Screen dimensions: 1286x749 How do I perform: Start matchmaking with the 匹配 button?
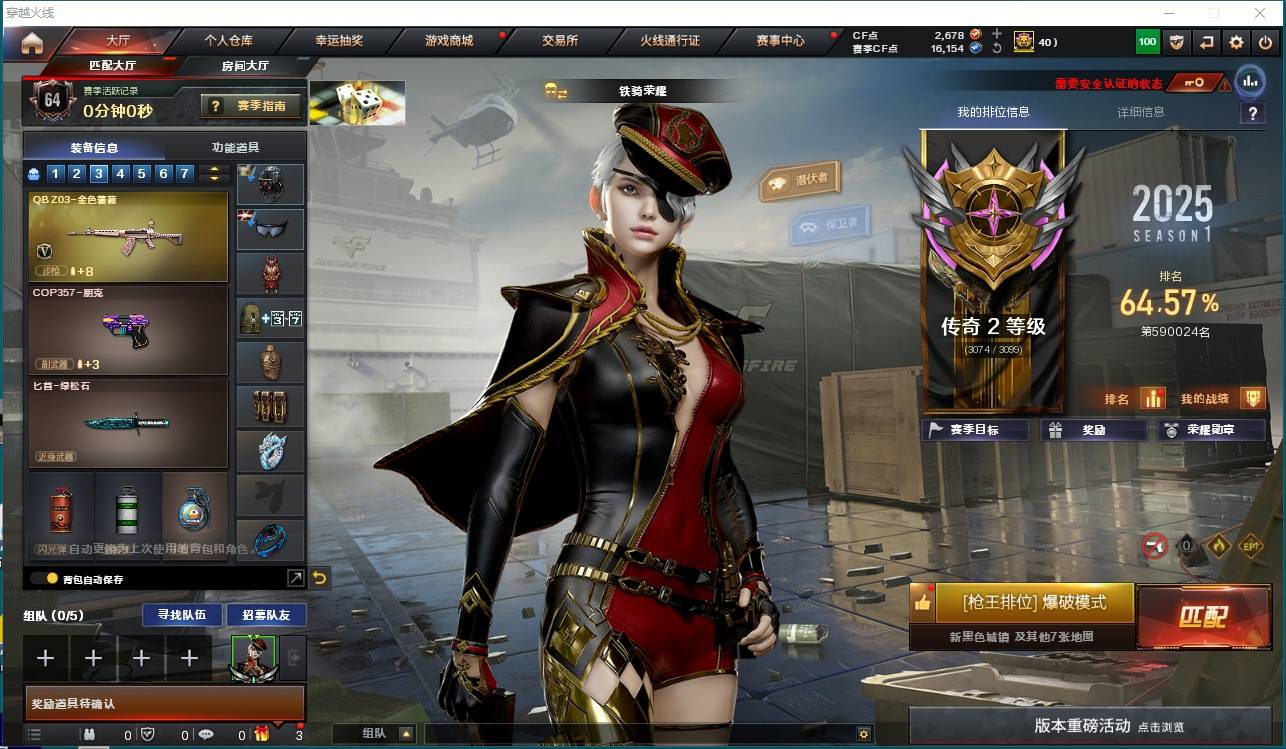click(x=1201, y=617)
